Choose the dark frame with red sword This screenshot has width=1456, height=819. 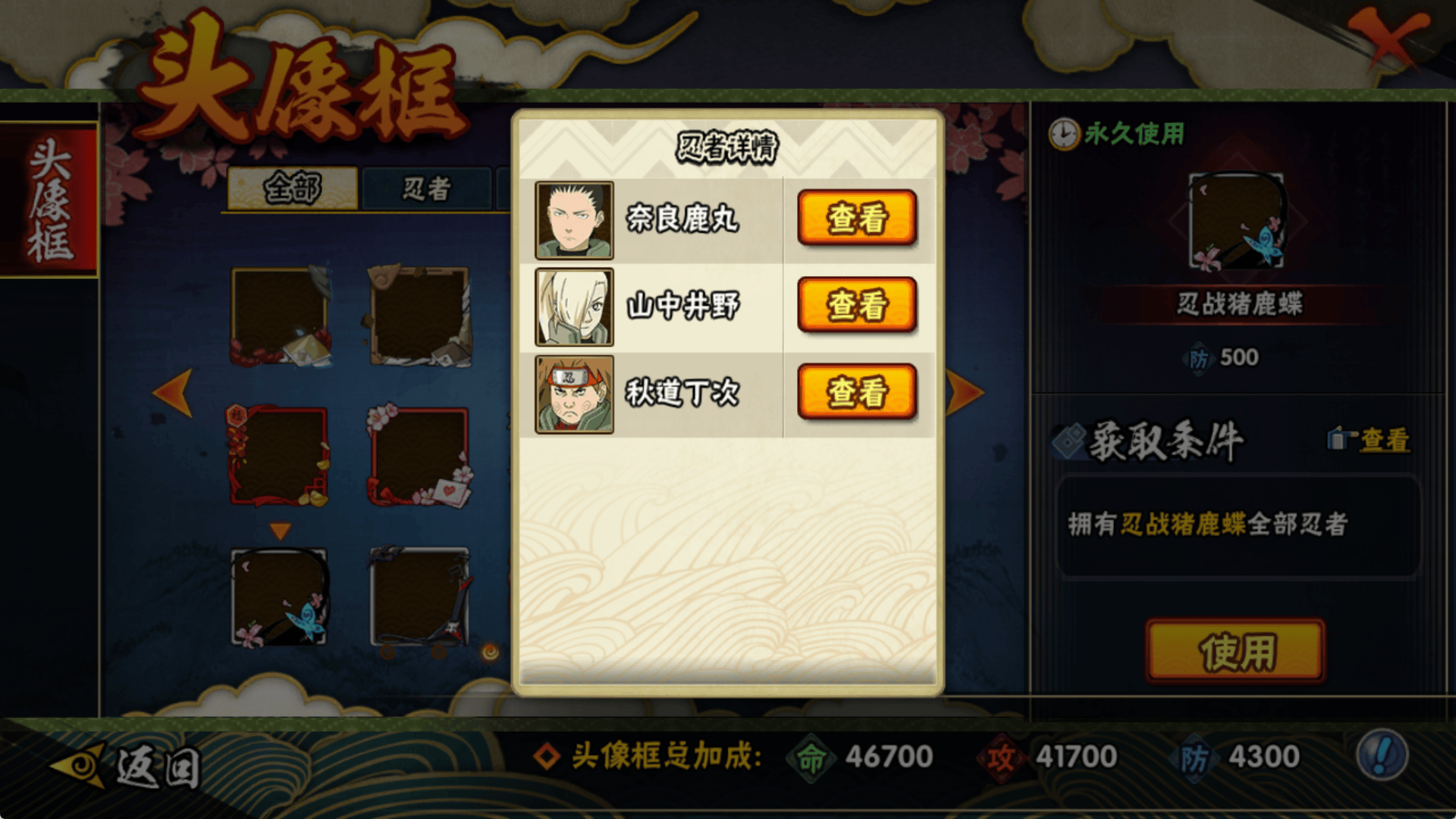[419, 598]
